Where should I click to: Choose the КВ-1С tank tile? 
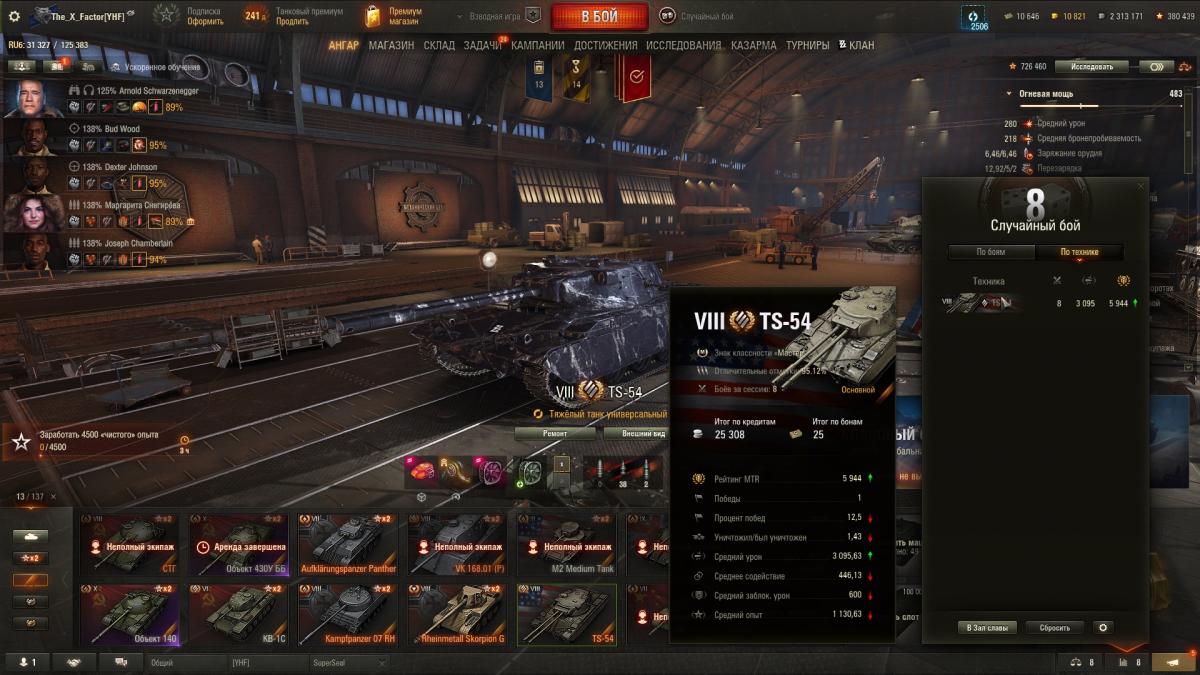point(242,614)
